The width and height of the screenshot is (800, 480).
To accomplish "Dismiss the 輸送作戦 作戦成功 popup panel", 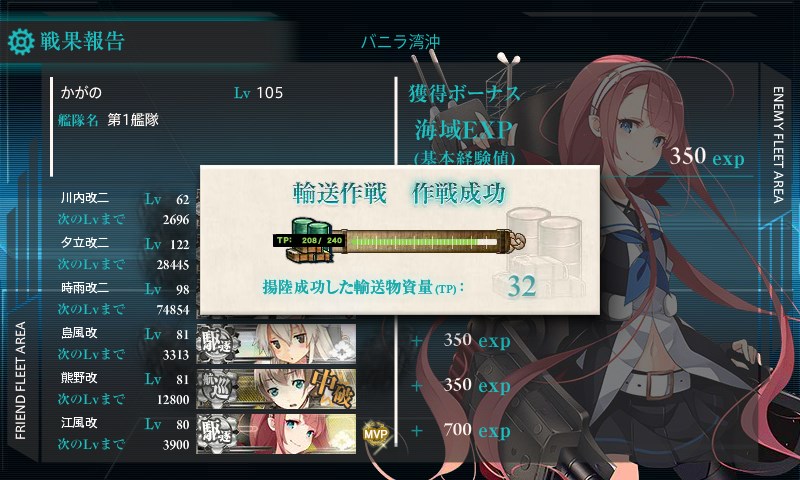I will [399, 240].
